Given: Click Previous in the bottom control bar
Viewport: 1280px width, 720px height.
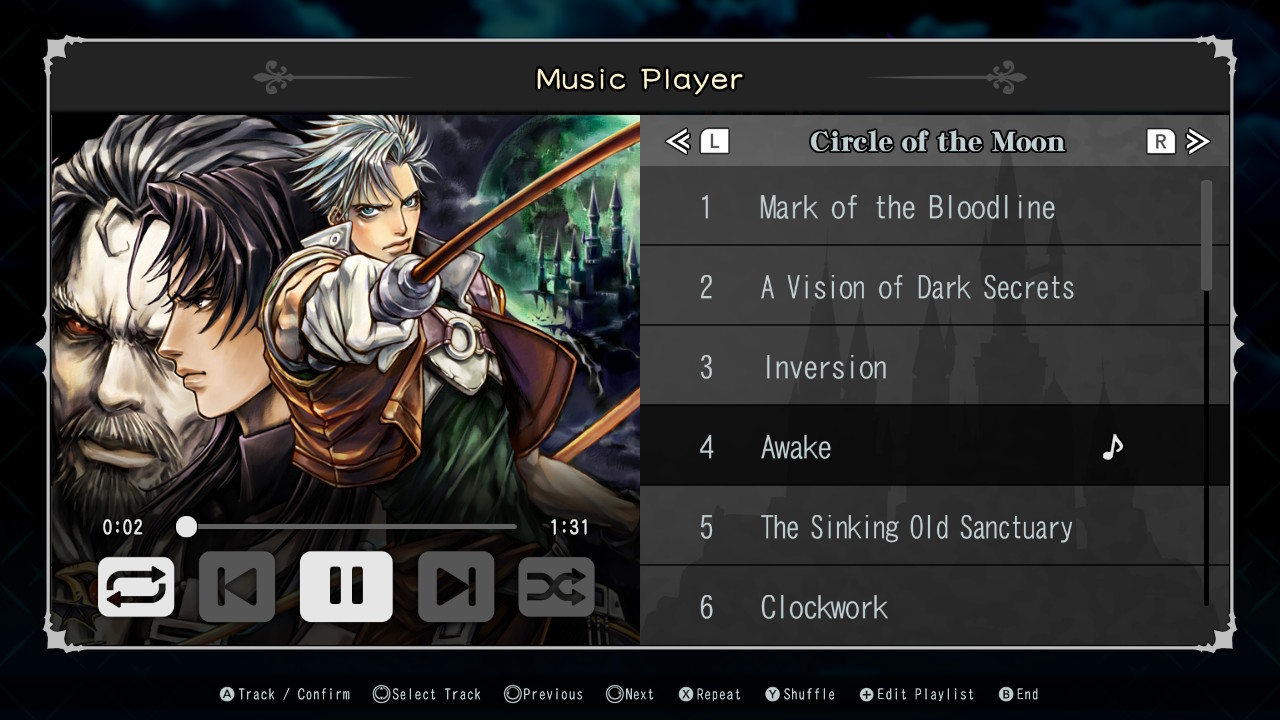Looking at the screenshot, I should coord(543,693).
